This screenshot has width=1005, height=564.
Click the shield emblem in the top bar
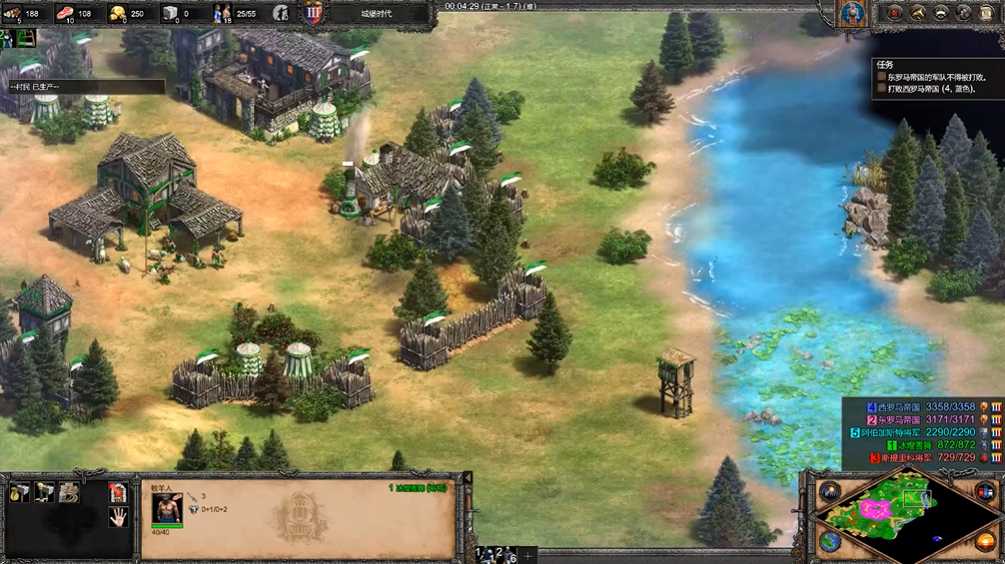[311, 14]
